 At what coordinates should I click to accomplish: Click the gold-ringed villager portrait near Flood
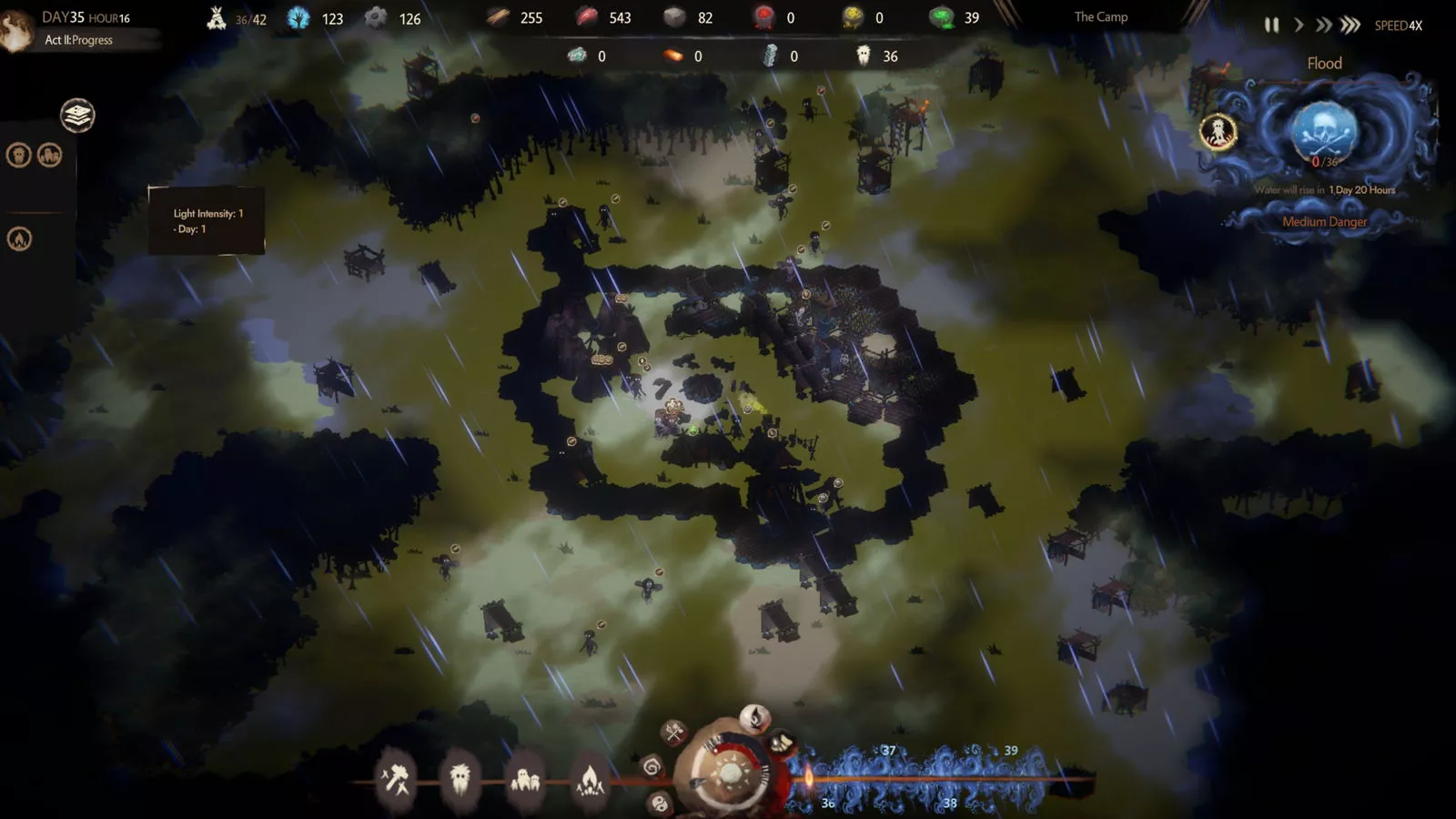tap(1218, 133)
